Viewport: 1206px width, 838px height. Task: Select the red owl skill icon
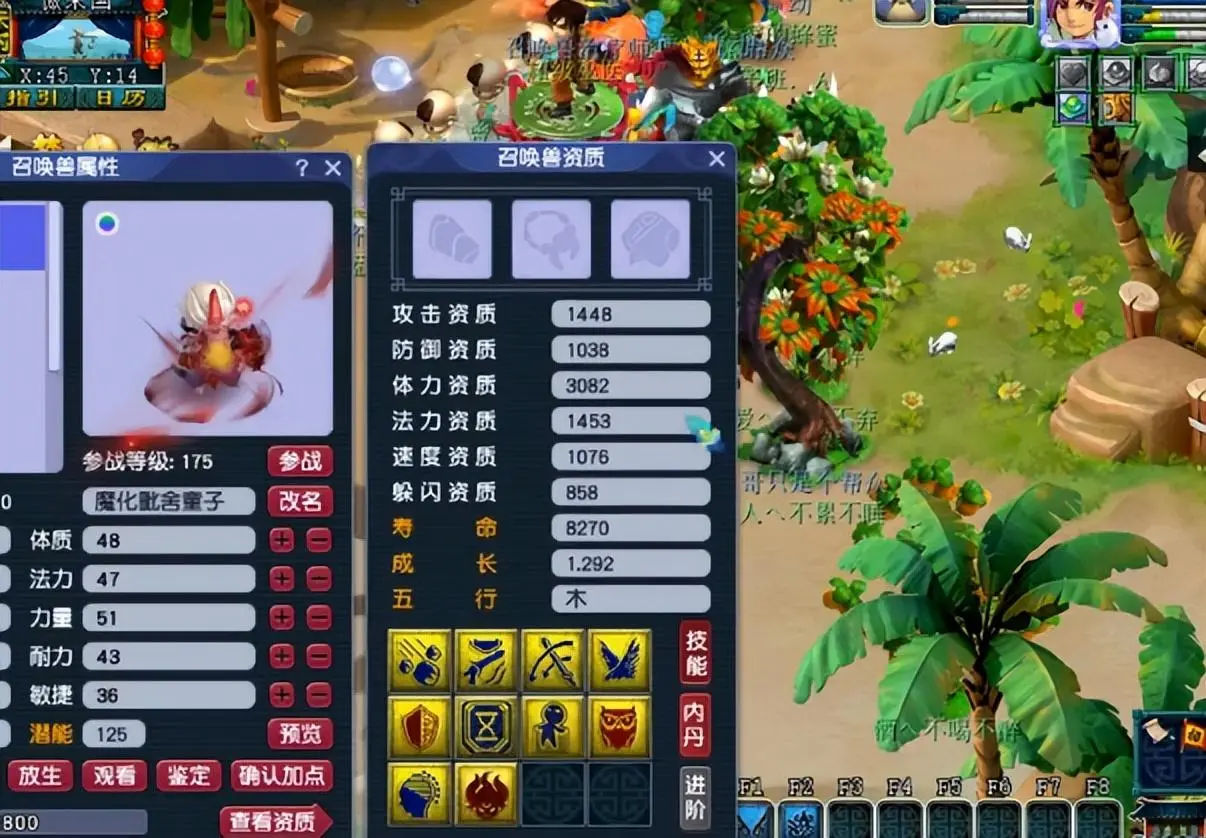point(620,727)
